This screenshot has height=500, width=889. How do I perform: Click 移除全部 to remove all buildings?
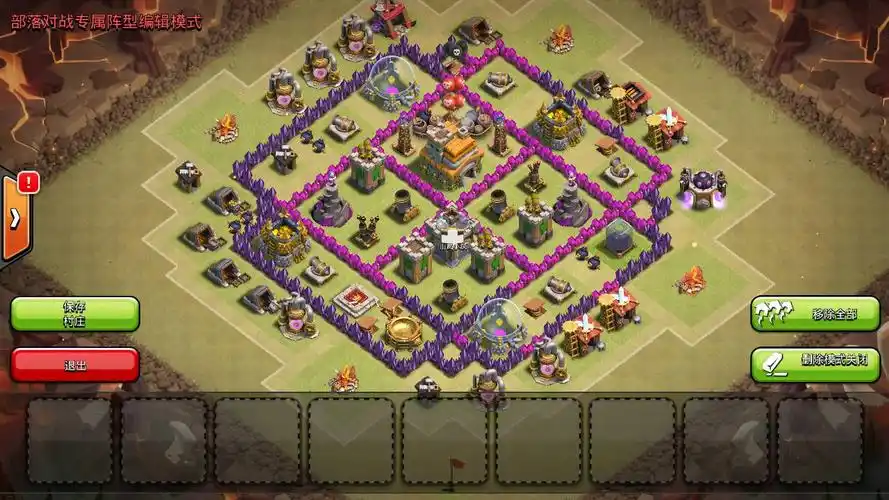(815, 314)
